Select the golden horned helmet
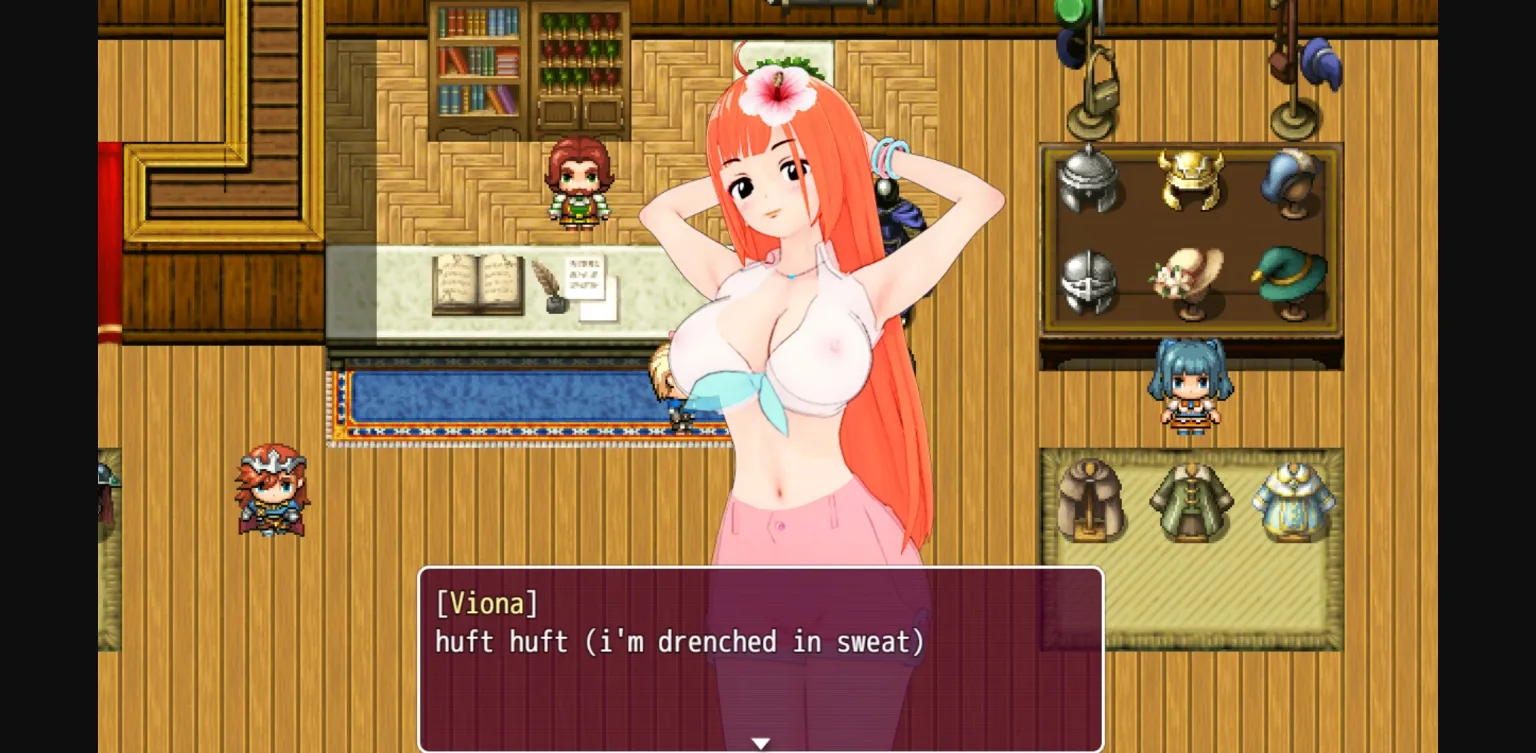This screenshot has height=753, width=1536. [x=1190, y=180]
